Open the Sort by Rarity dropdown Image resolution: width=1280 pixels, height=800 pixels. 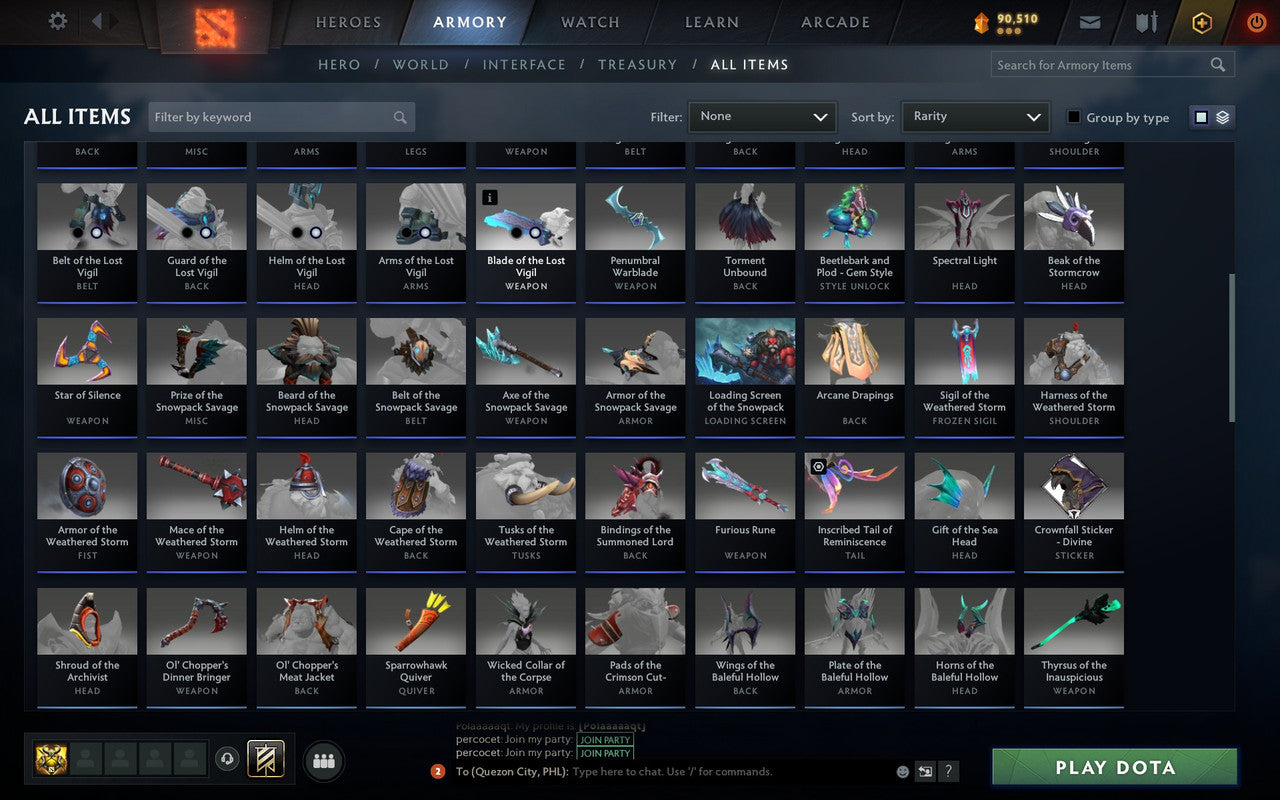click(974, 116)
